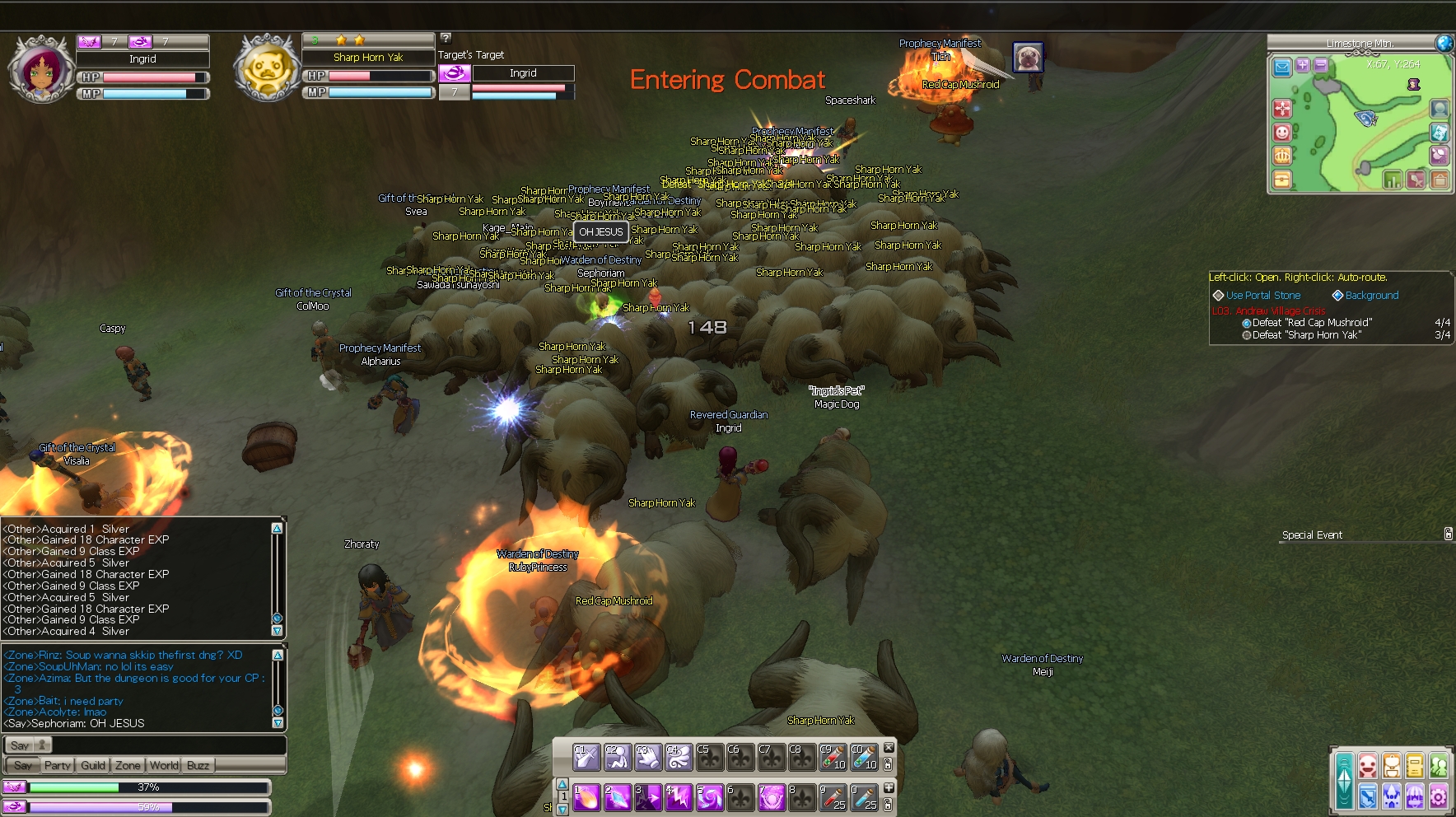Activate the fireball skill in slot 1
This screenshot has height=817, width=1456.
click(586, 797)
